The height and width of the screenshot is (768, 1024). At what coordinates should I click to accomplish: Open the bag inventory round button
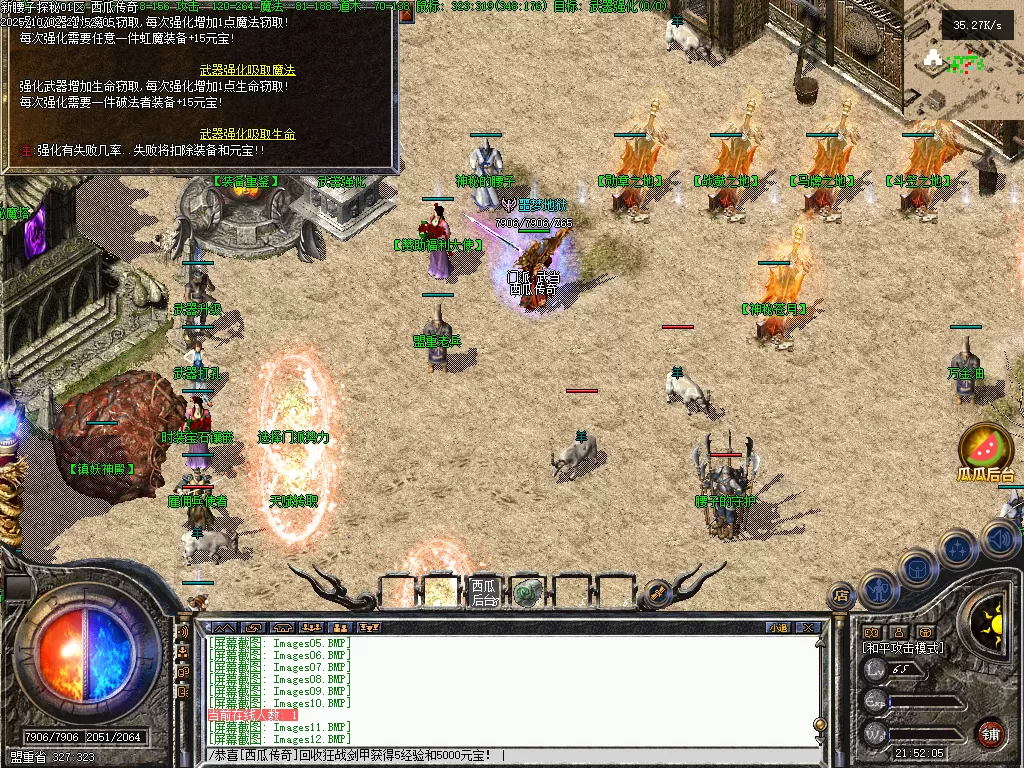(x=917, y=570)
